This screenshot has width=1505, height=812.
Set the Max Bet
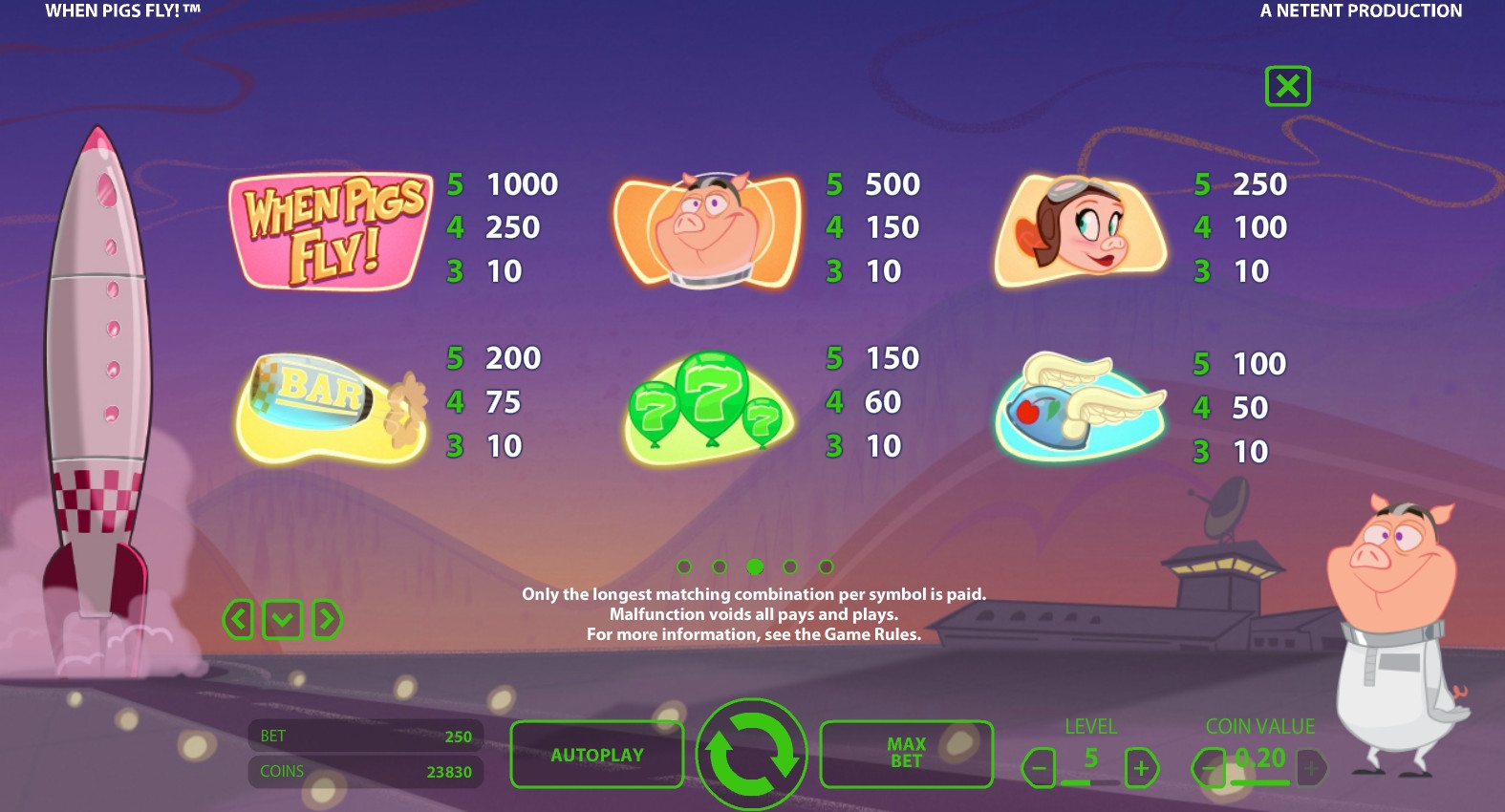click(x=906, y=754)
